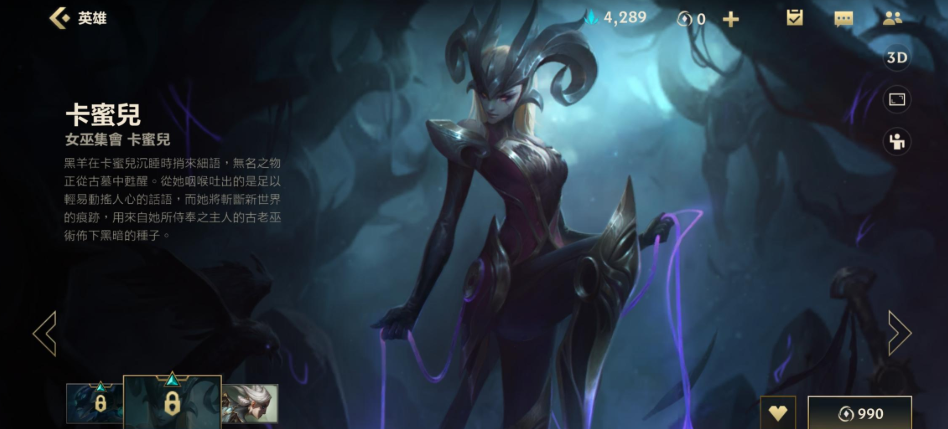This screenshot has width=948, height=429.
Task: Go to the next skin with right arrow
Action: (x=899, y=333)
